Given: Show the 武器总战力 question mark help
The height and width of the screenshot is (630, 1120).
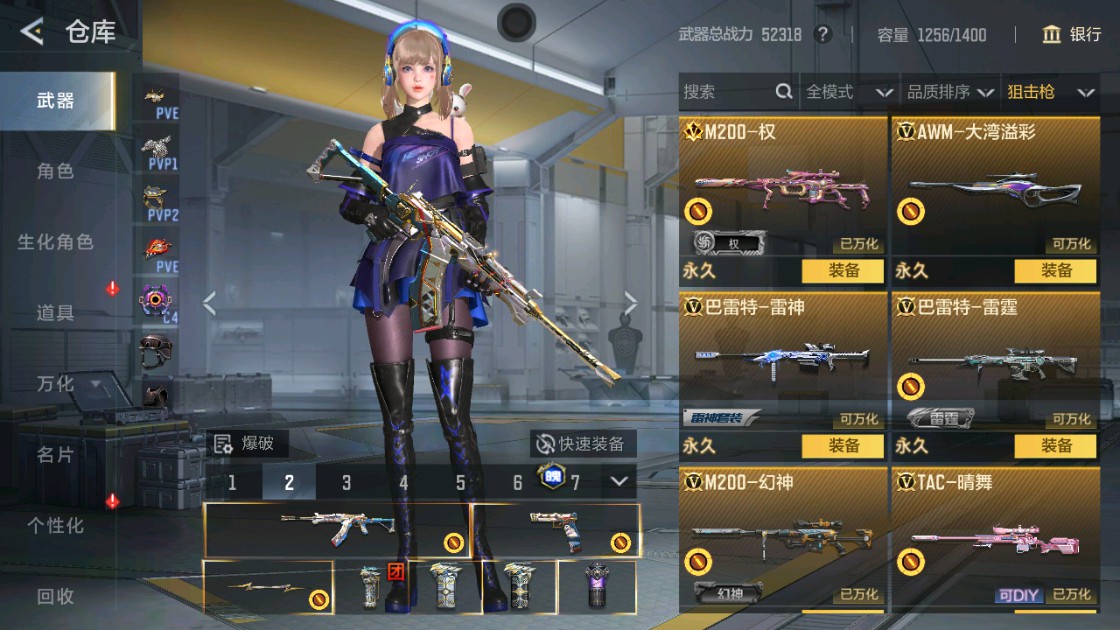Looking at the screenshot, I should click(x=823, y=35).
